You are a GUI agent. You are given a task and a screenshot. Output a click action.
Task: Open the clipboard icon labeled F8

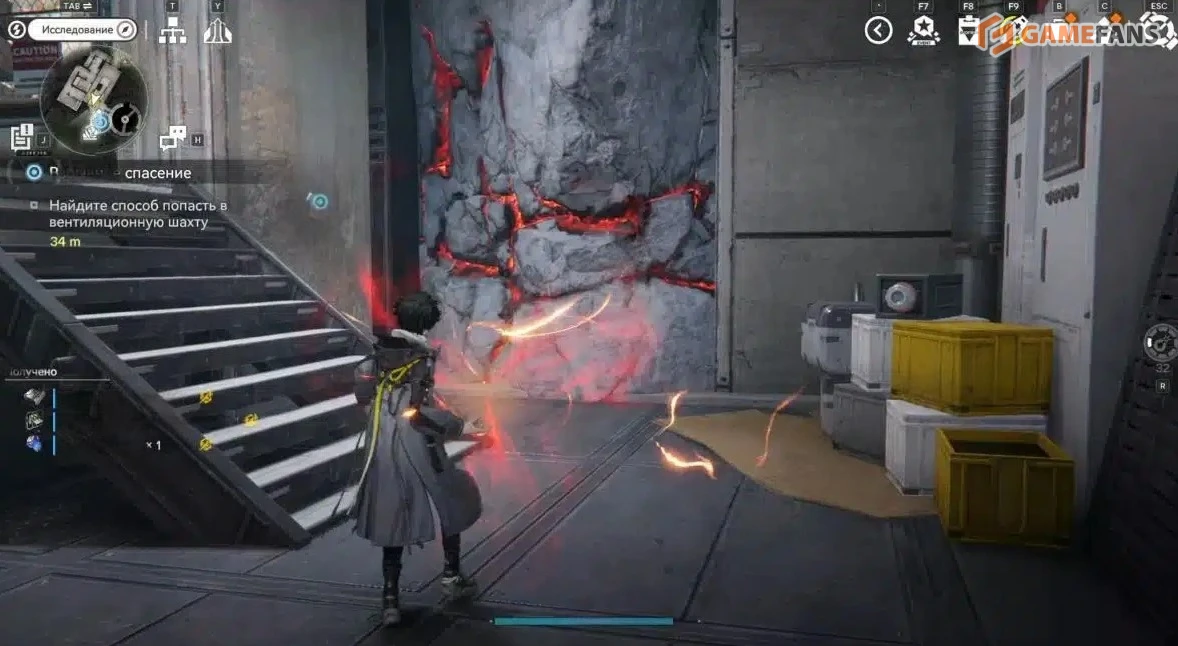tap(968, 31)
